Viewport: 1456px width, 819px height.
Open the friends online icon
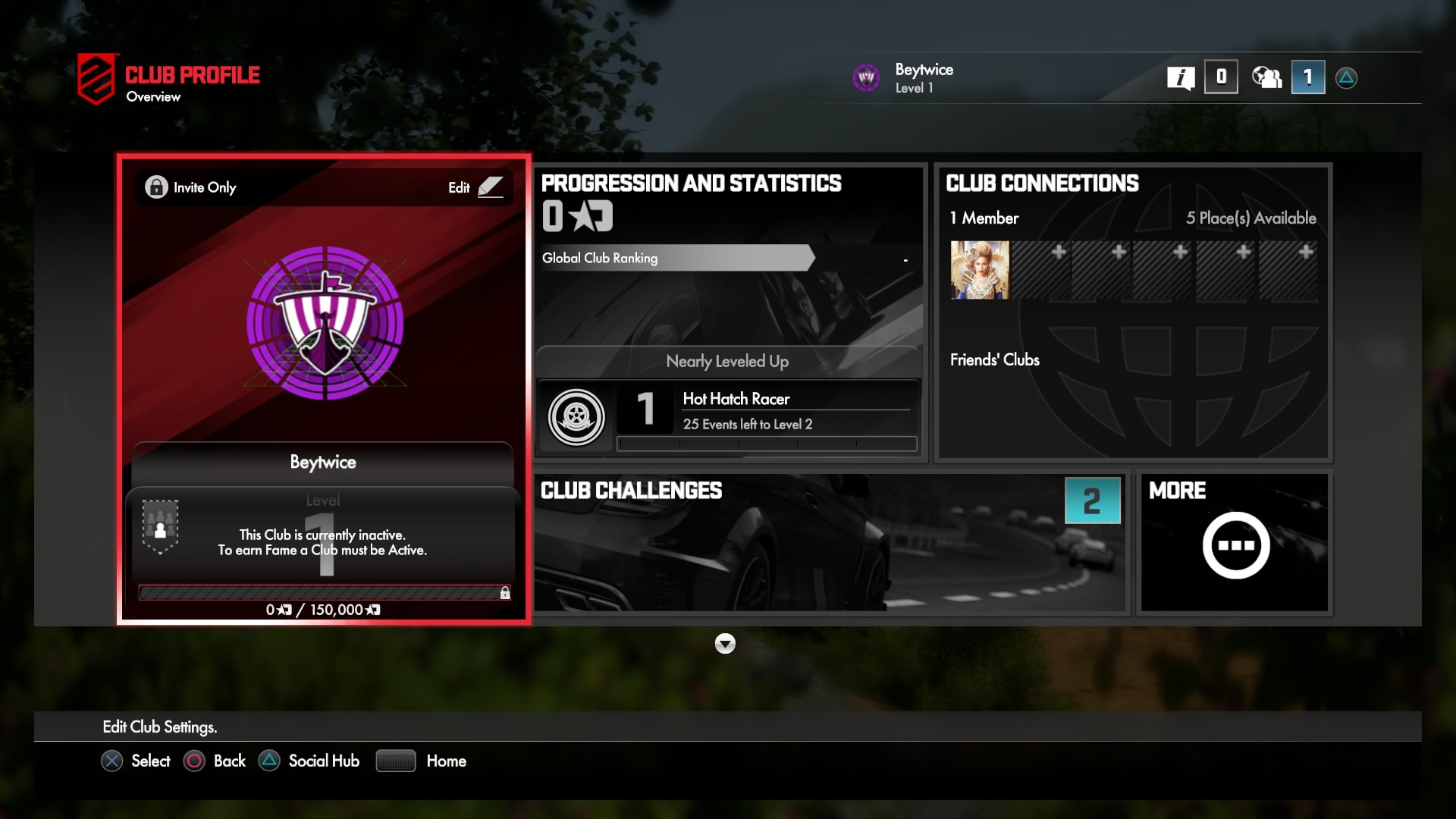(1266, 77)
